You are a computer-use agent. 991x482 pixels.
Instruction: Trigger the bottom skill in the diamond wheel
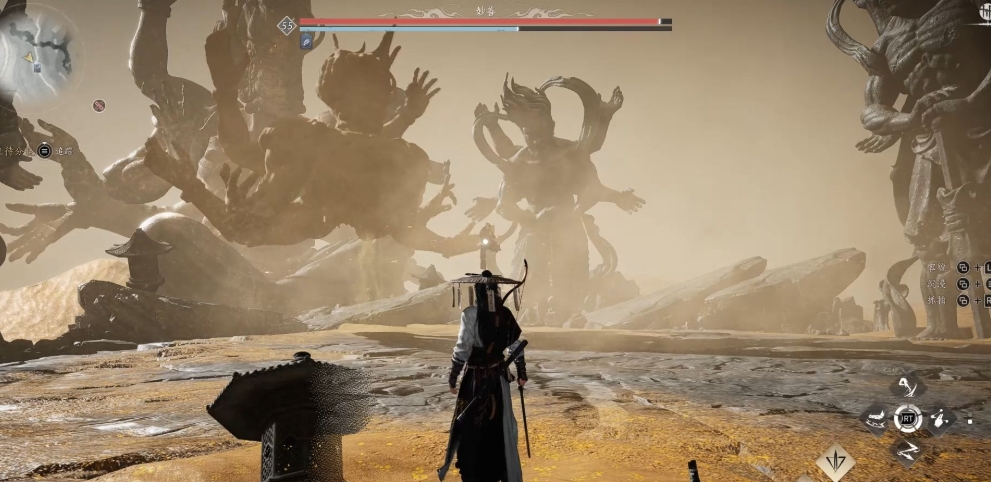(x=907, y=451)
